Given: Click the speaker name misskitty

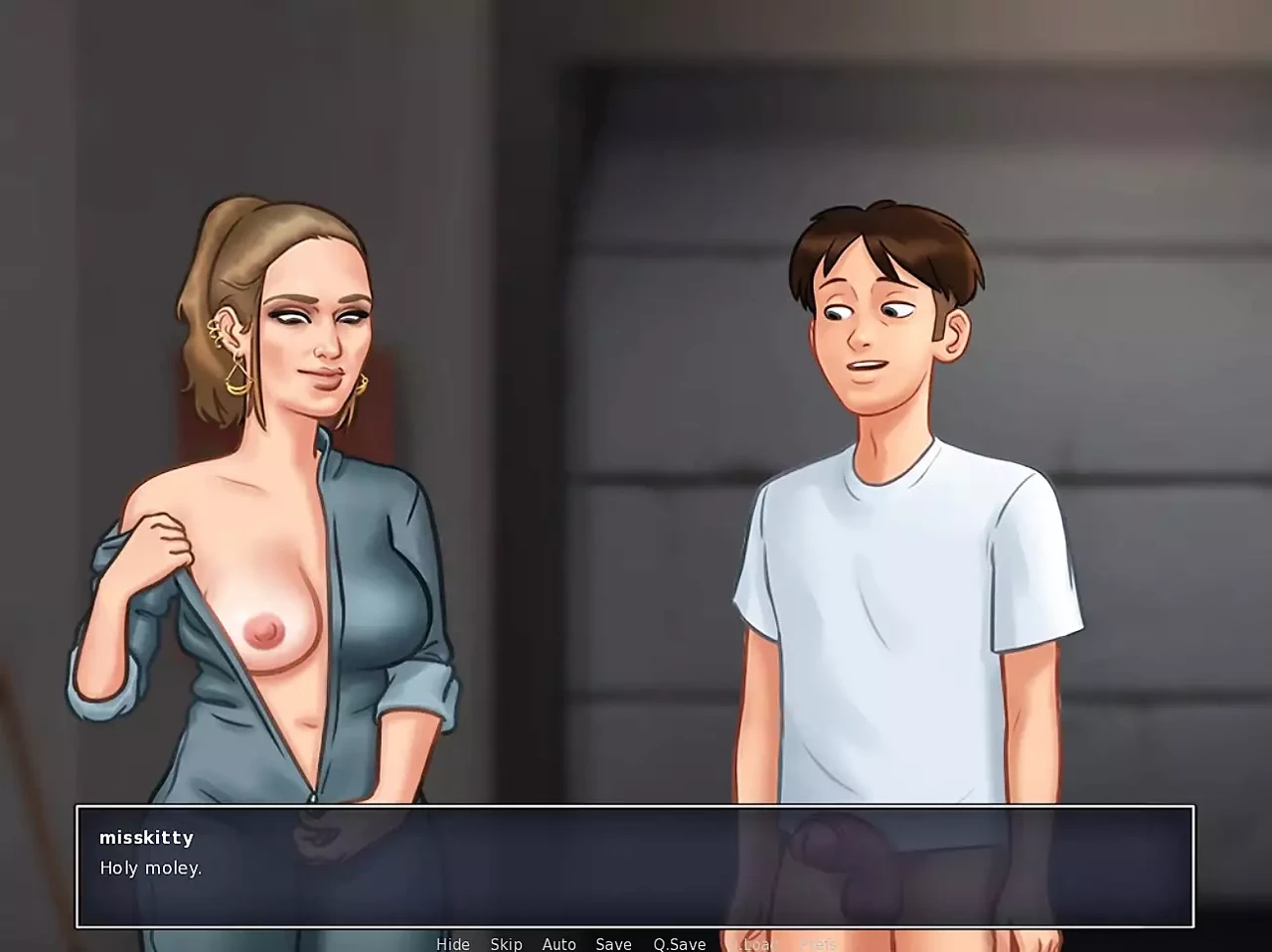Looking at the screenshot, I should 146,838.
